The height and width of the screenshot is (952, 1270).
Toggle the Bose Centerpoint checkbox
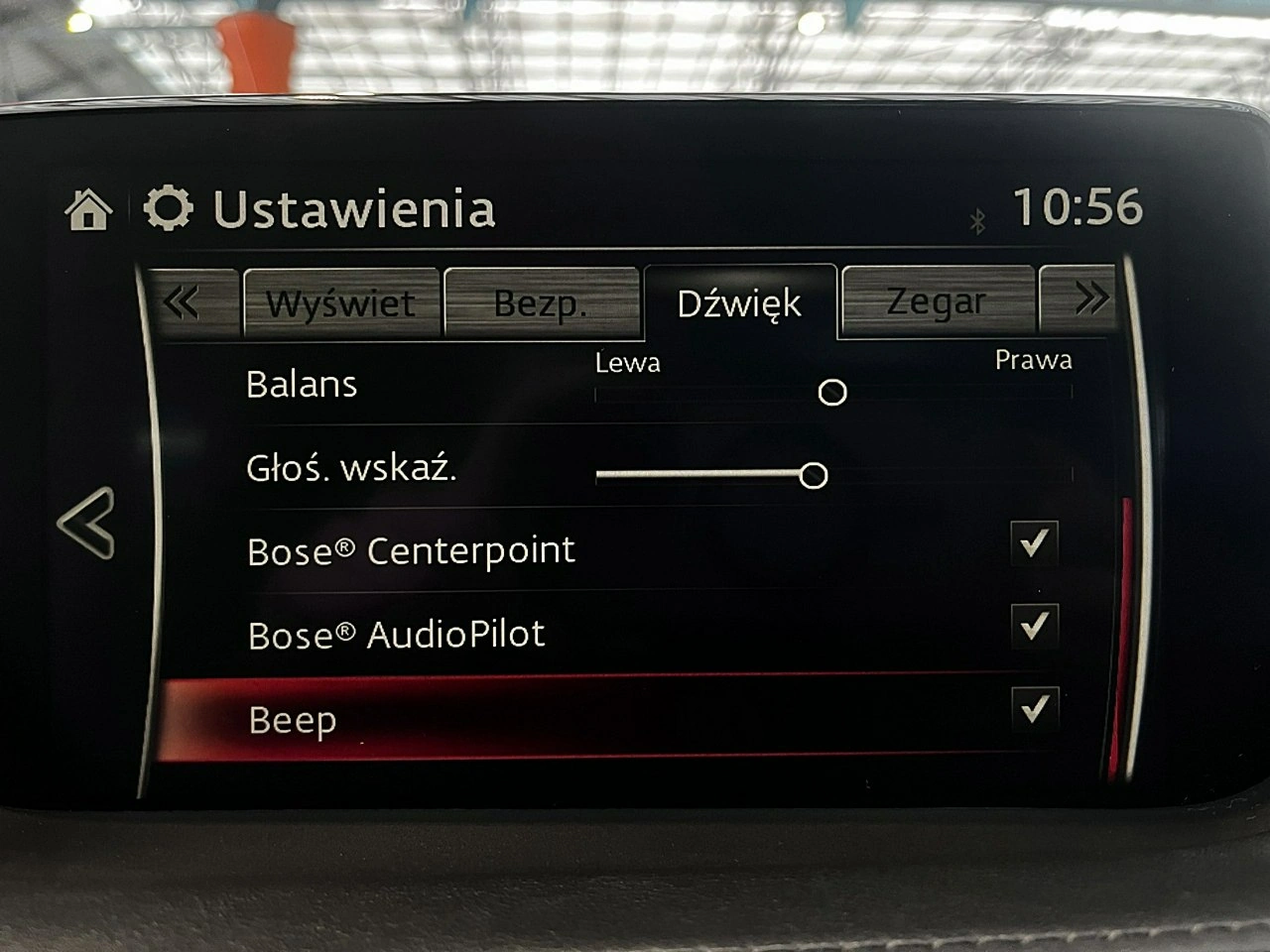point(1036,543)
